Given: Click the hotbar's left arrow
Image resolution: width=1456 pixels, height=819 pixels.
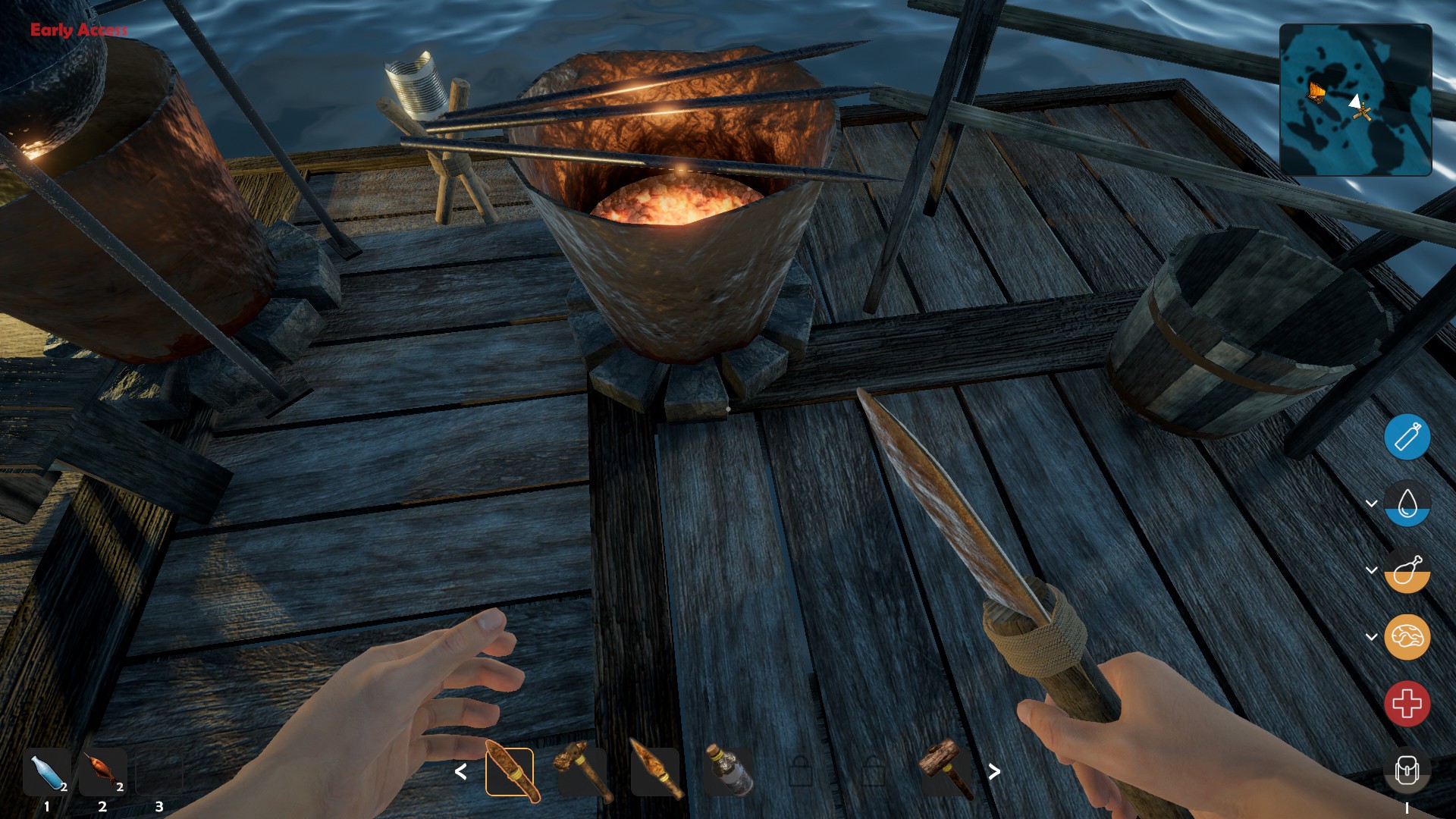Looking at the screenshot, I should [460, 772].
